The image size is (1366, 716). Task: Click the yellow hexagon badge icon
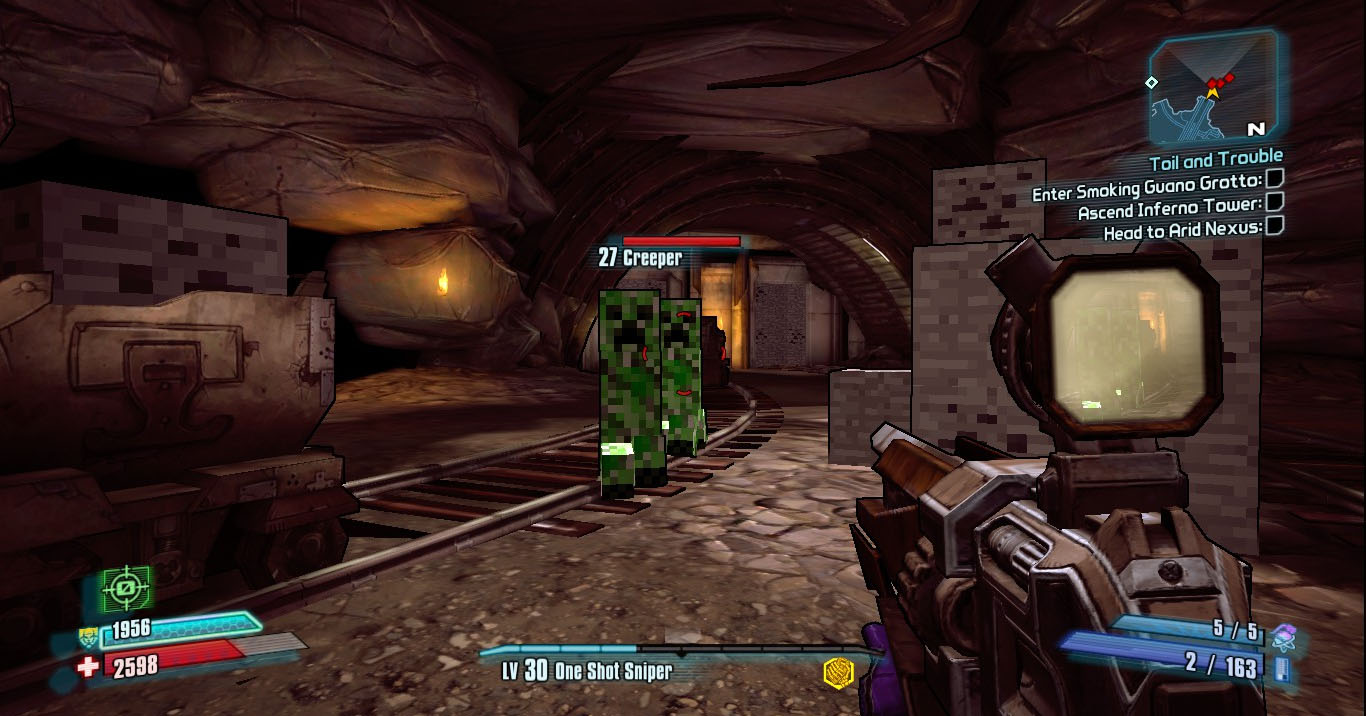(838, 672)
